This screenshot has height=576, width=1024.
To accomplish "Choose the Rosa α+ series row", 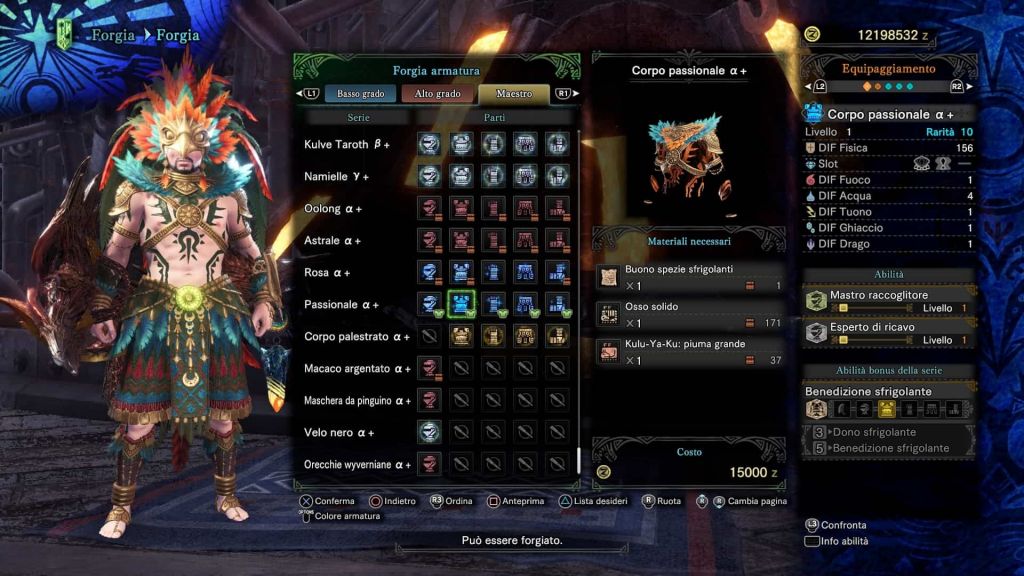I will click(329, 273).
